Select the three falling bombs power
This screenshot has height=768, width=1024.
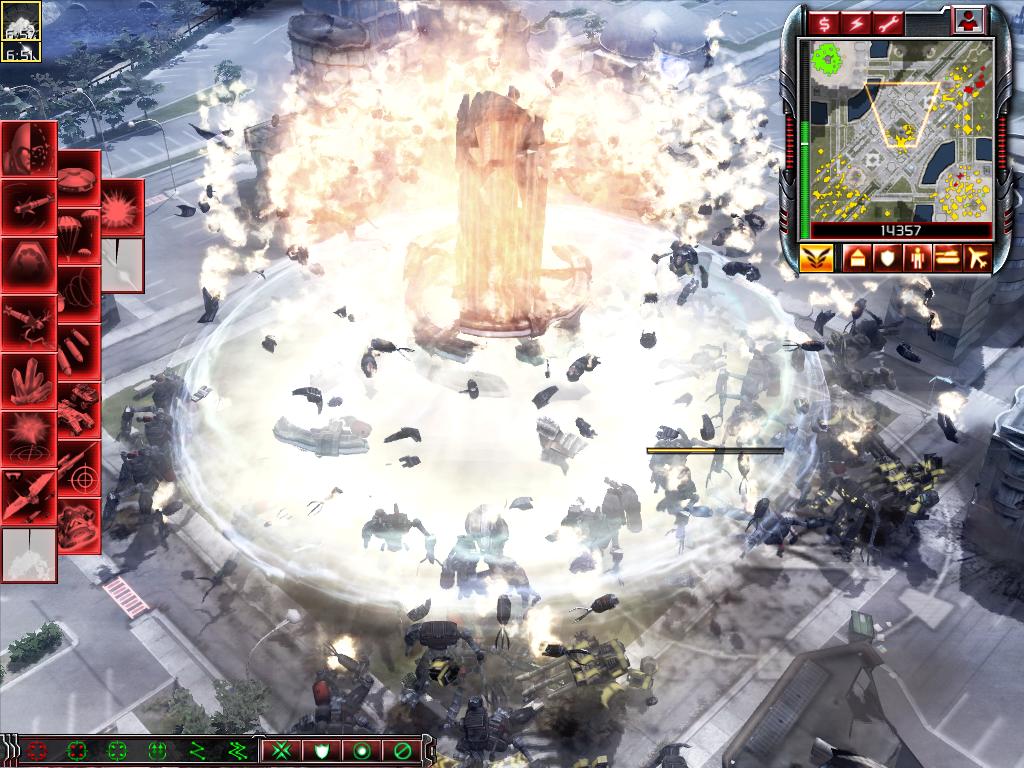(x=78, y=351)
